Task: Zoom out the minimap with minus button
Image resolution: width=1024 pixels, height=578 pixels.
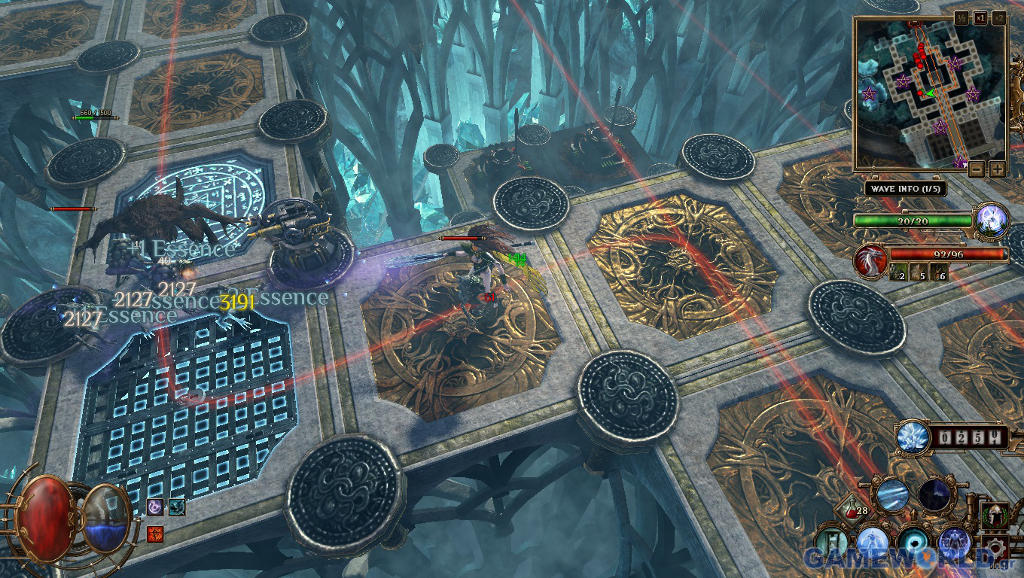Action: [x=977, y=169]
